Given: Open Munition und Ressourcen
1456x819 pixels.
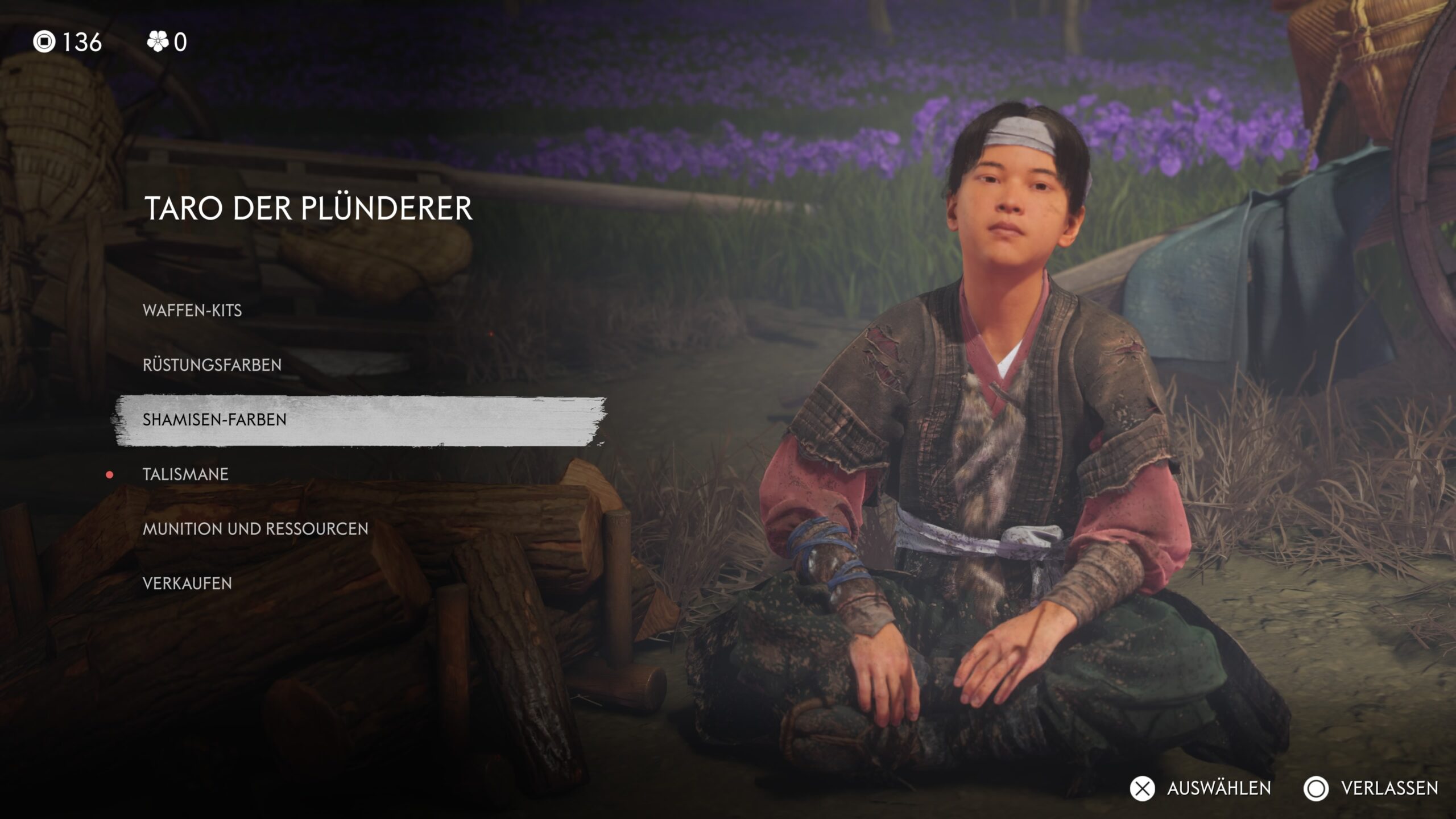Looking at the screenshot, I should [x=255, y=529].
